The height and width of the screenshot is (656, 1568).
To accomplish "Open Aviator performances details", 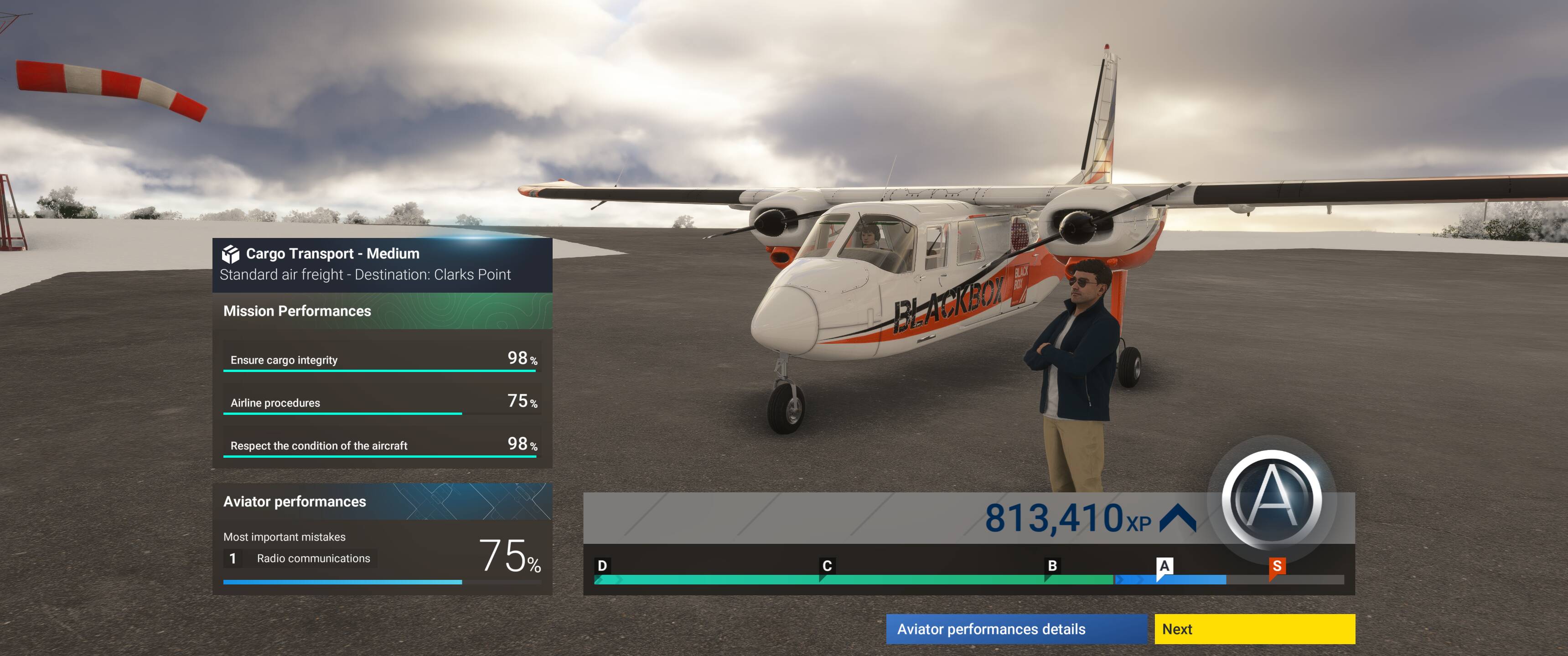I will coord(1015,629).
